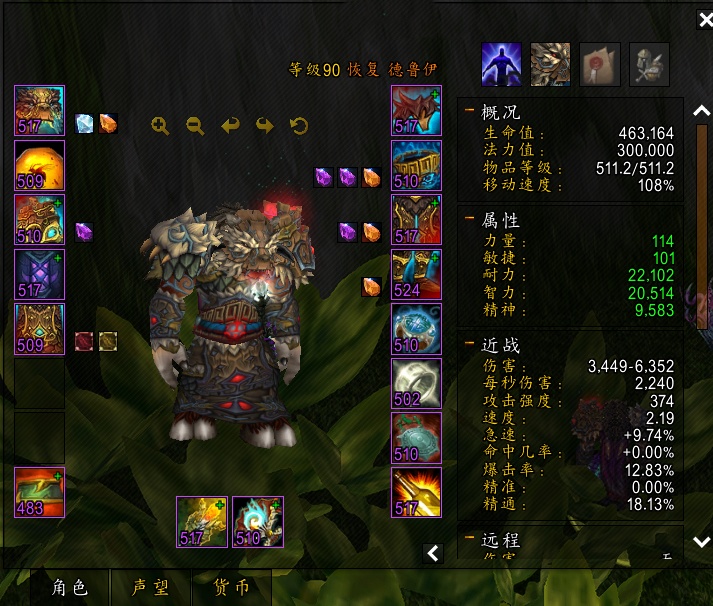Screen dimensions: 713x606
Task: Collapse the 属性 attributes section
Action: click(x=470, y=220)
